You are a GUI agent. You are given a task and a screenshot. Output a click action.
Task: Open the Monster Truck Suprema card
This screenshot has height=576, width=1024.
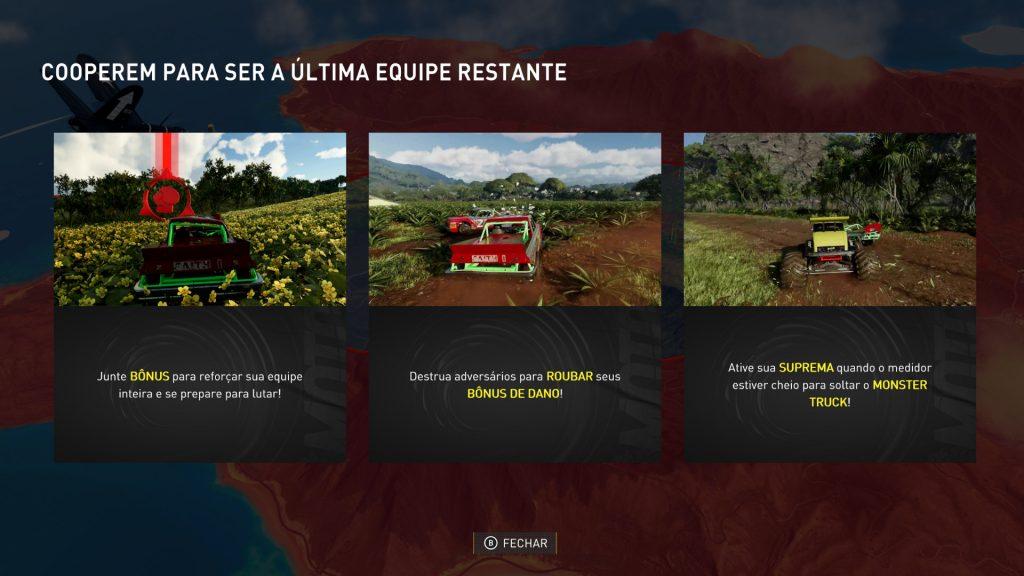click(x=829, y=297)
